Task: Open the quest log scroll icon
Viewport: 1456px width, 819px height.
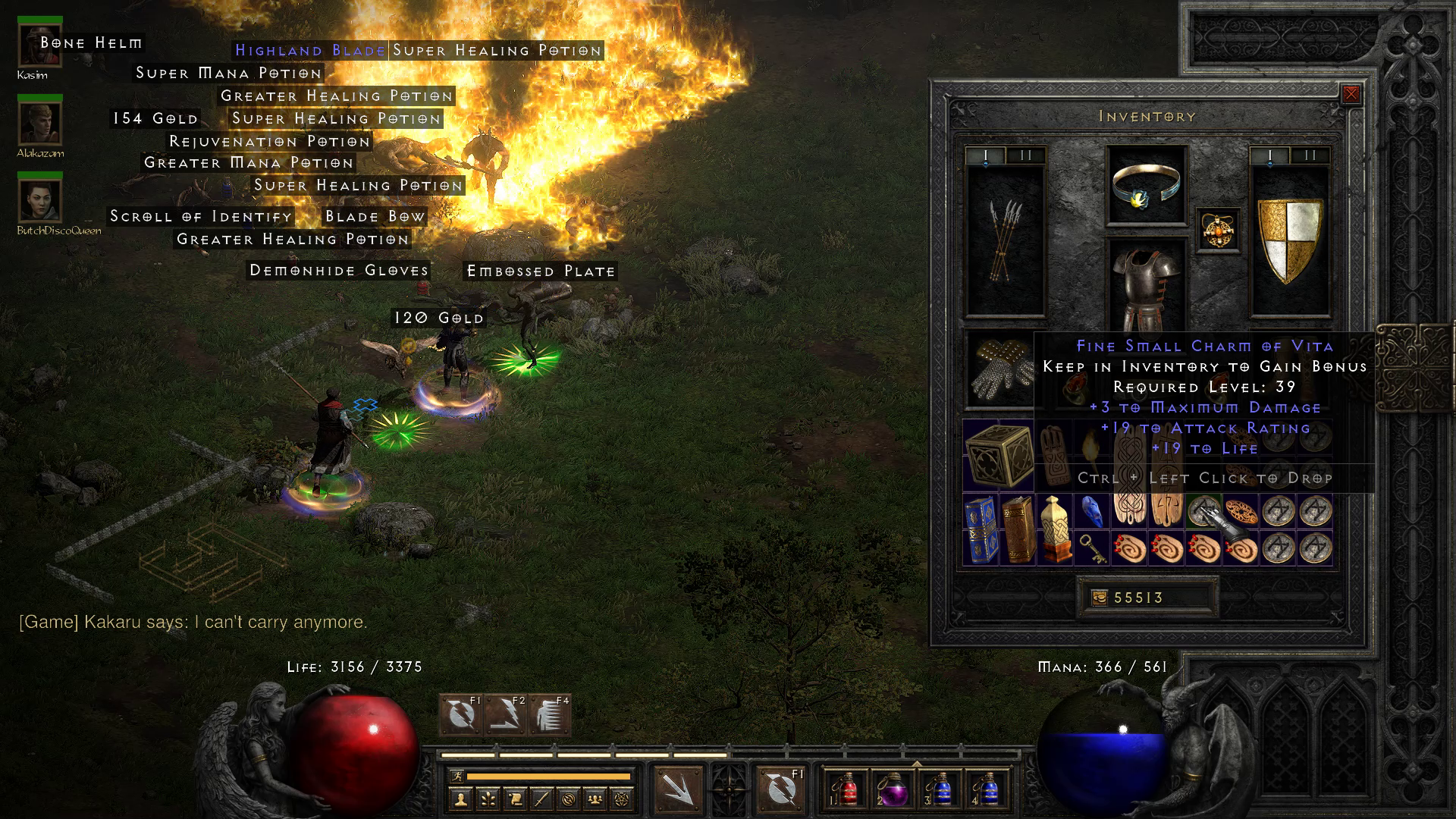Action: [515, 799]
